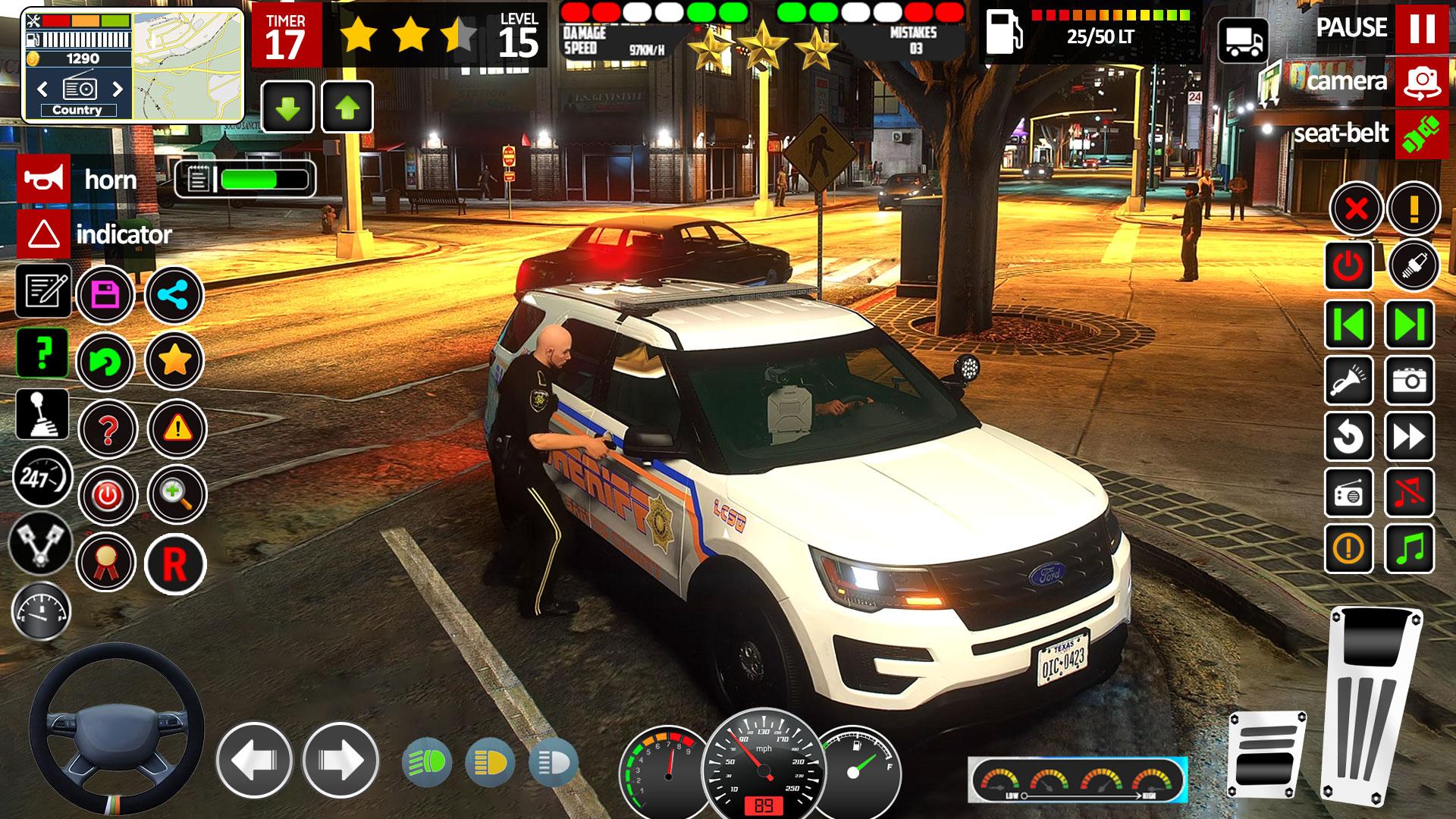
Task: Click the pink save disk icon
Action: [105, 294]
